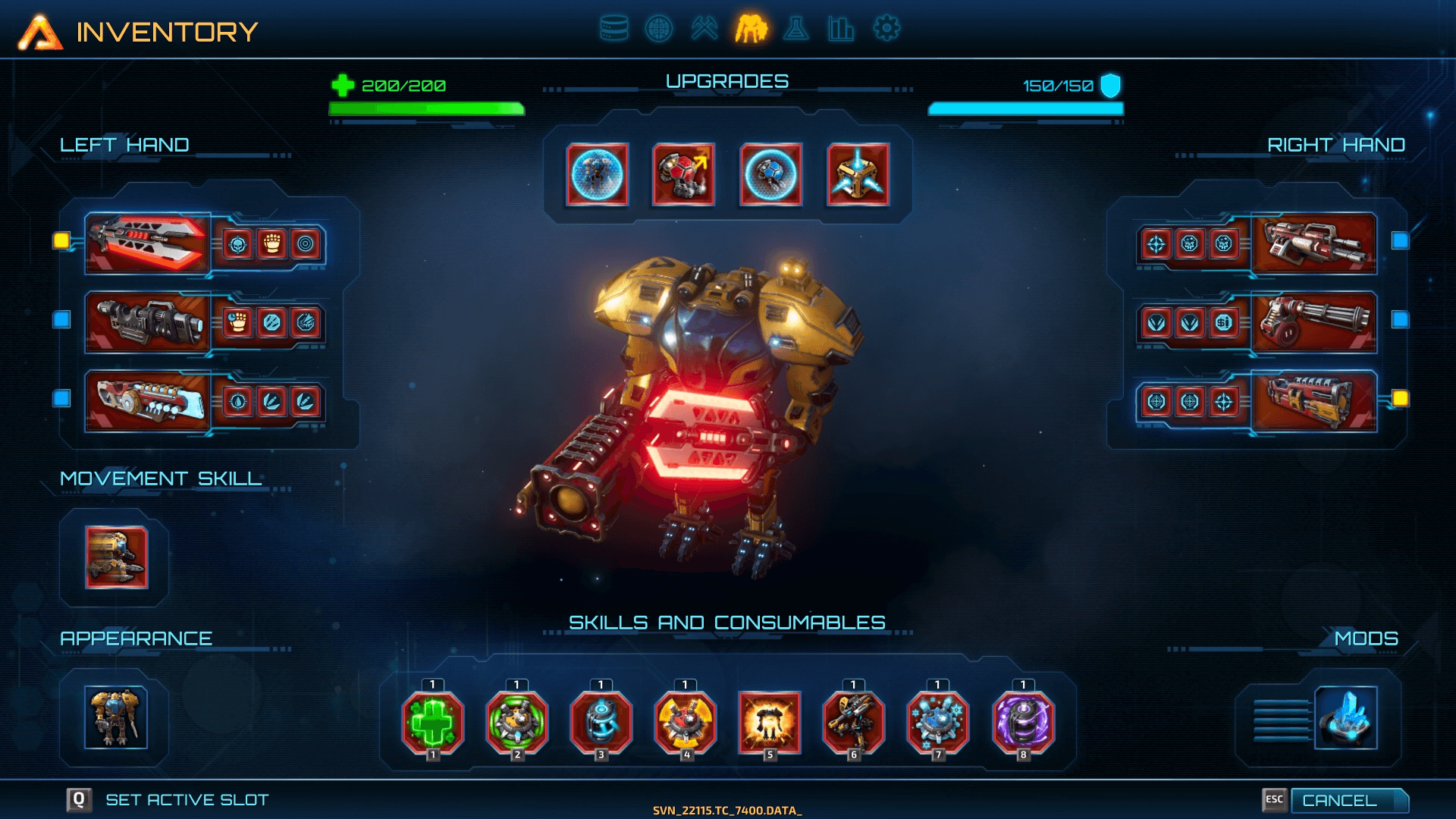Select the blue crystal mod slot

point(1345,717)
